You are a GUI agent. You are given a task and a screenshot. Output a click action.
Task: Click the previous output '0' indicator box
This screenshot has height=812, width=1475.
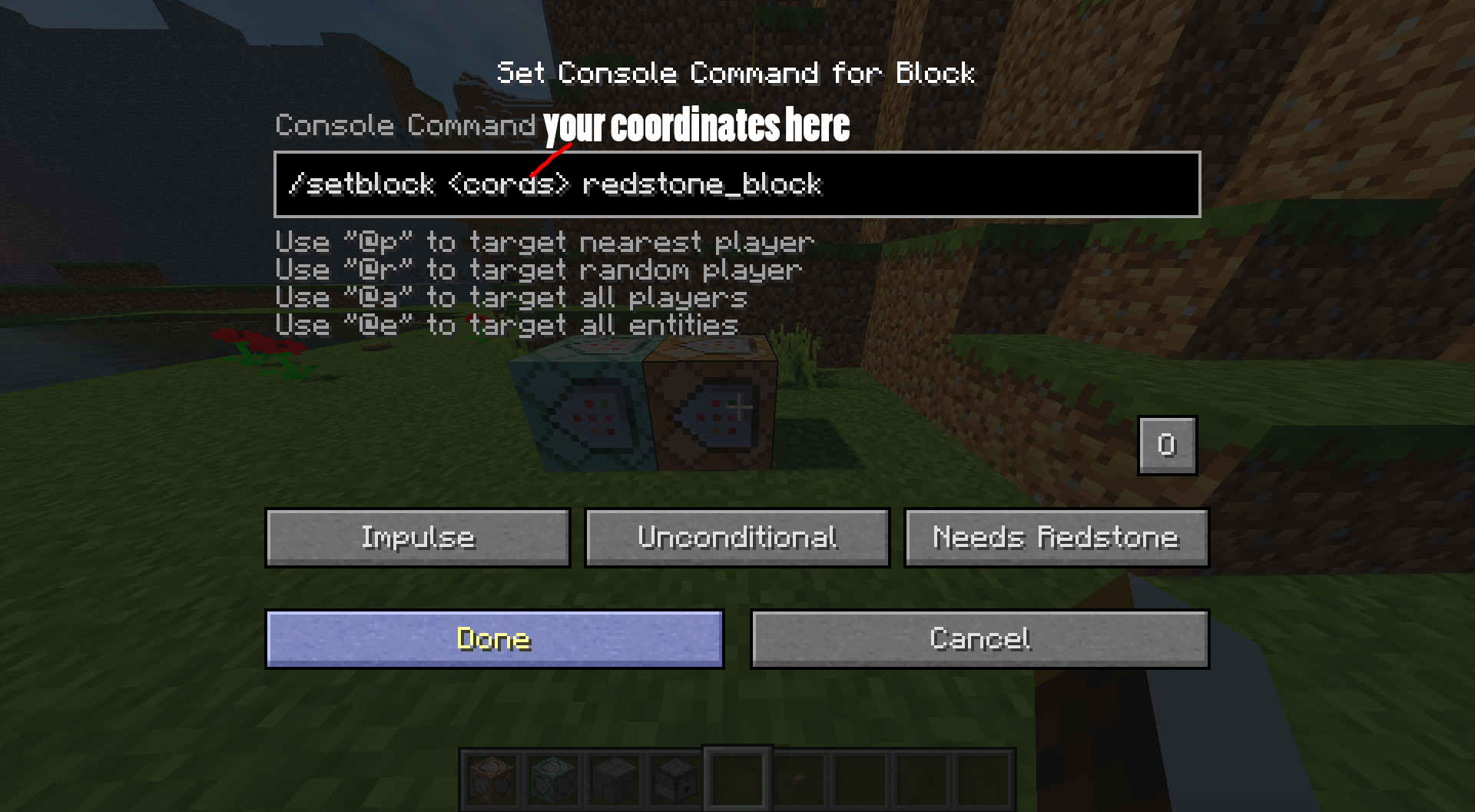(1166, 446)
